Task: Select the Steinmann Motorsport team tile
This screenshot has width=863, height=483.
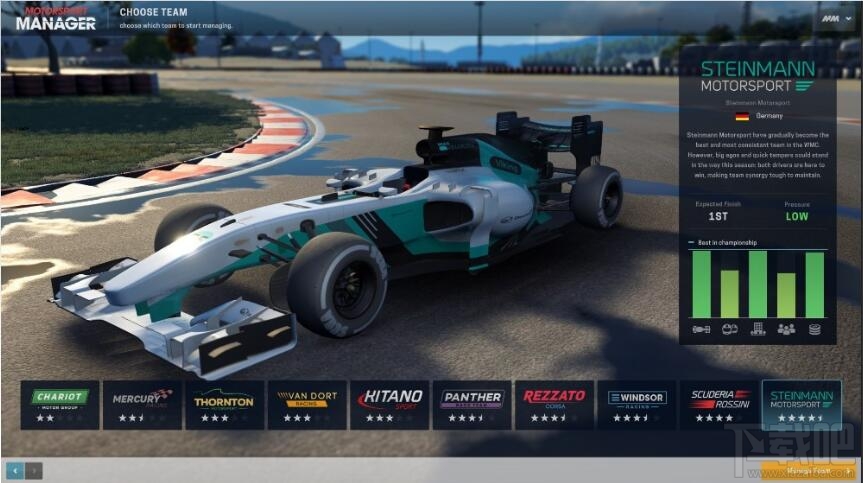Action: 802,404
